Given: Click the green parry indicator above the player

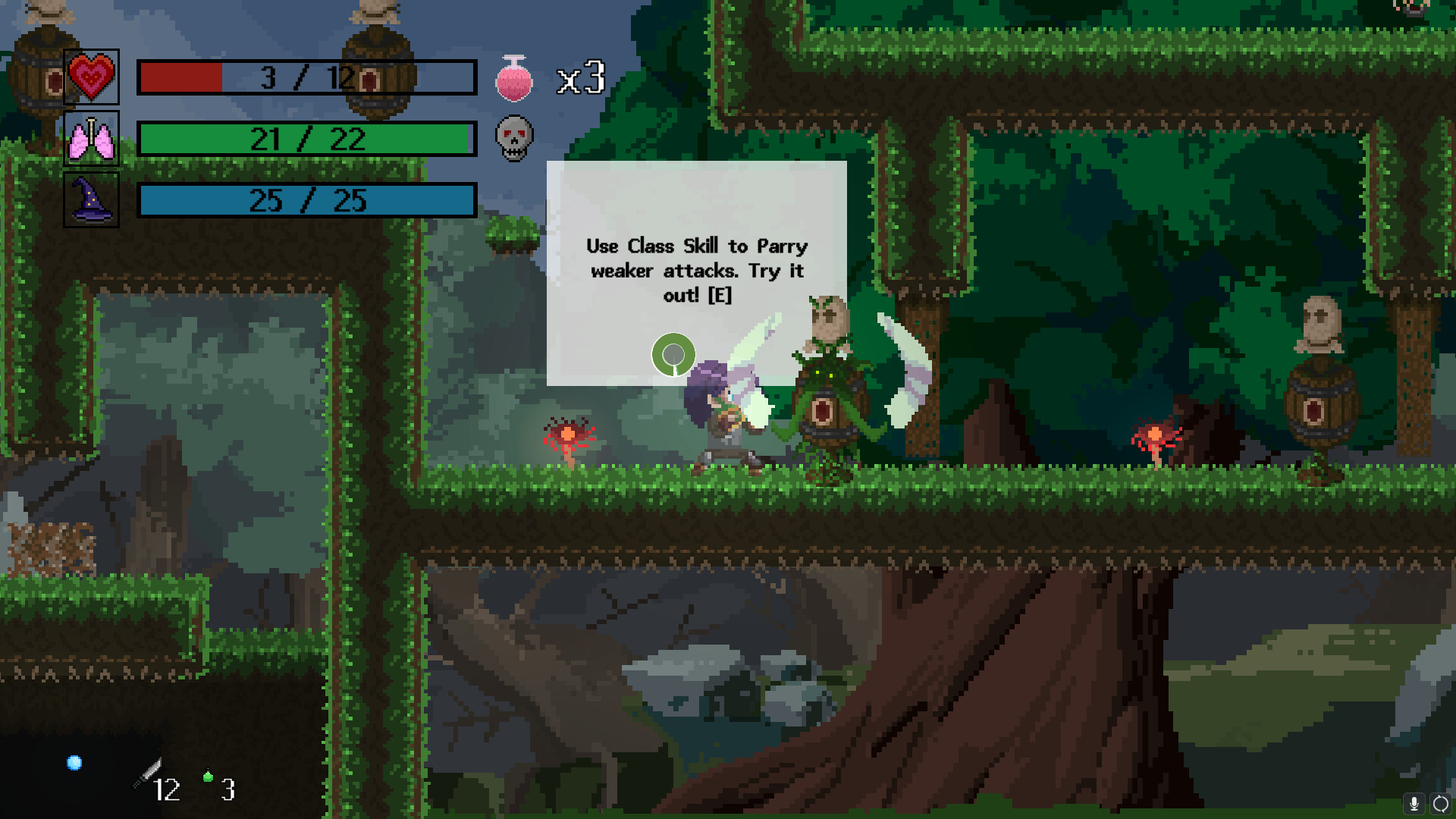Looking at the screenshot, I should click(674, 355).
